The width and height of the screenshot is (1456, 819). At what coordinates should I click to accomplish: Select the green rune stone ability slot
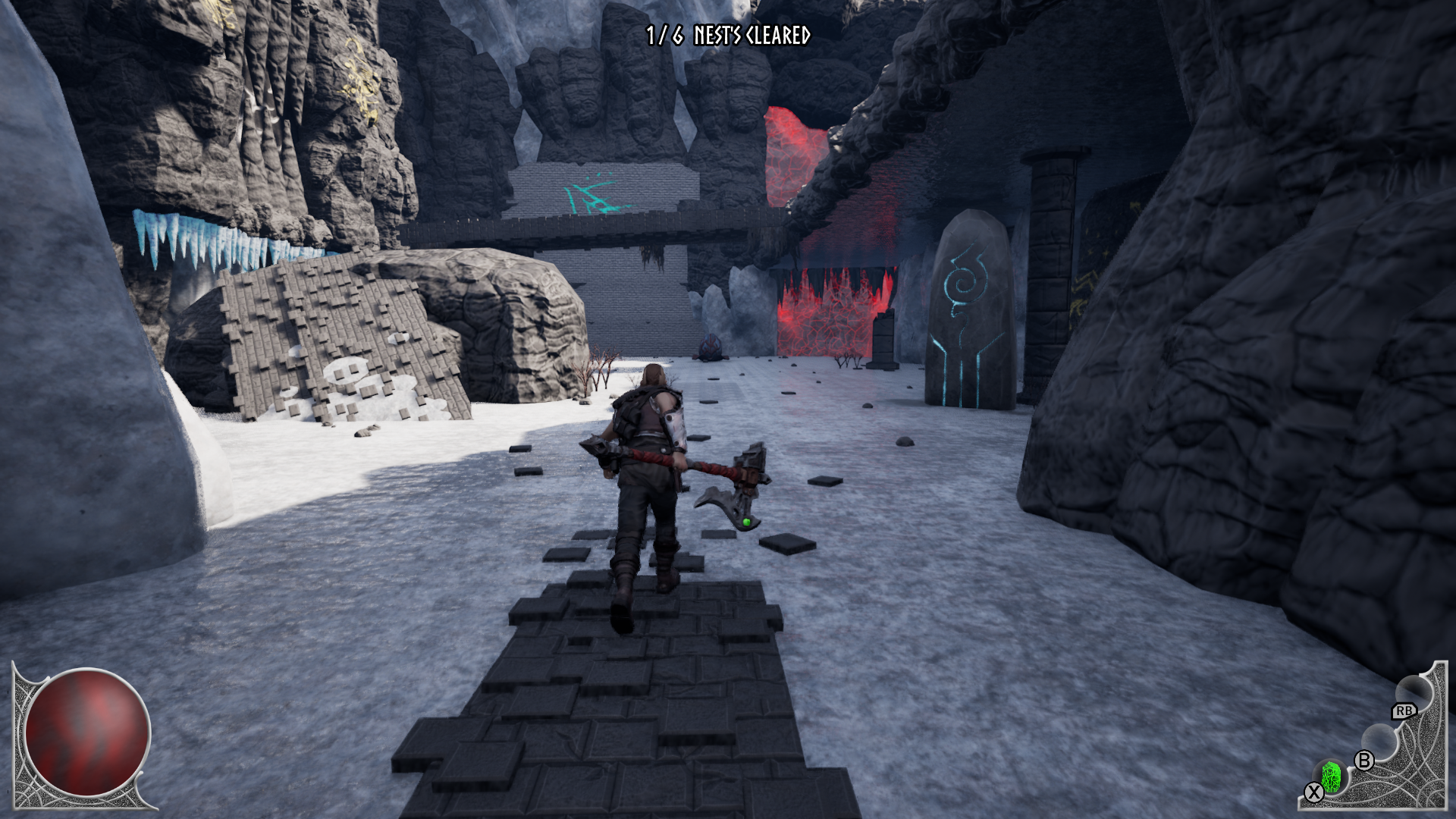click(1331, 777)
